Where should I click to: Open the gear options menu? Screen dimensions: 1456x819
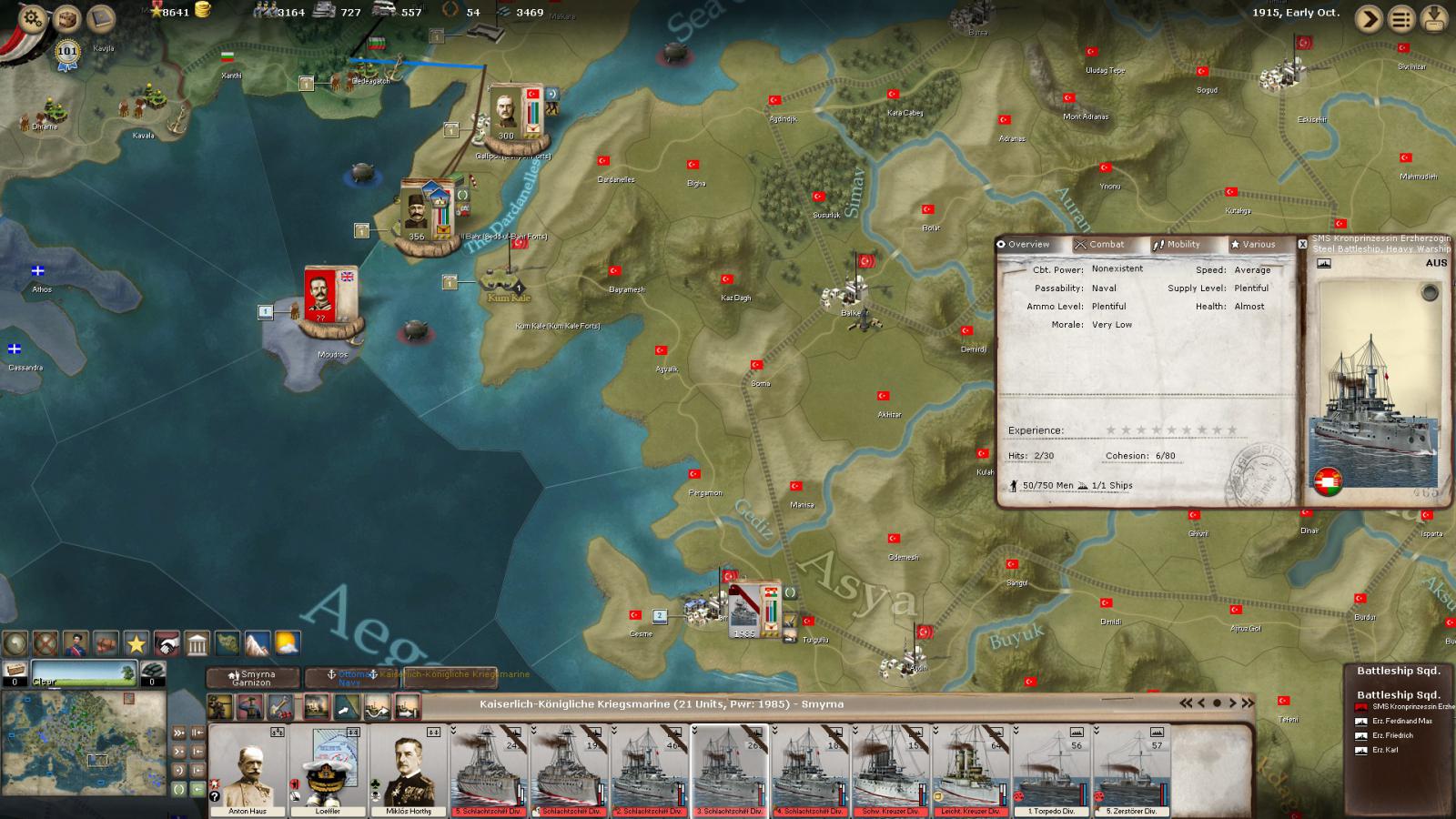(32, 17)
